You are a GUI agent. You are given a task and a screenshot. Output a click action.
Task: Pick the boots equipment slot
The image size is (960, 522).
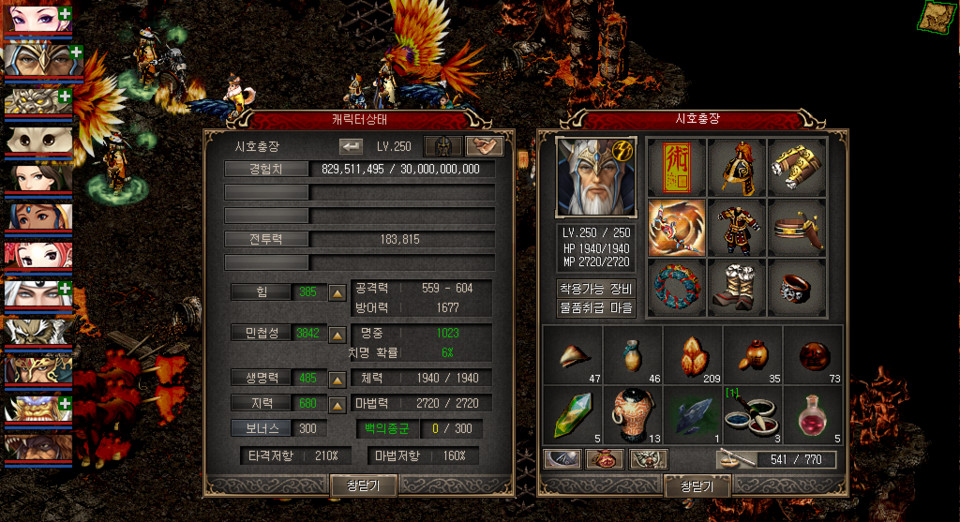(x=737, y=287)
